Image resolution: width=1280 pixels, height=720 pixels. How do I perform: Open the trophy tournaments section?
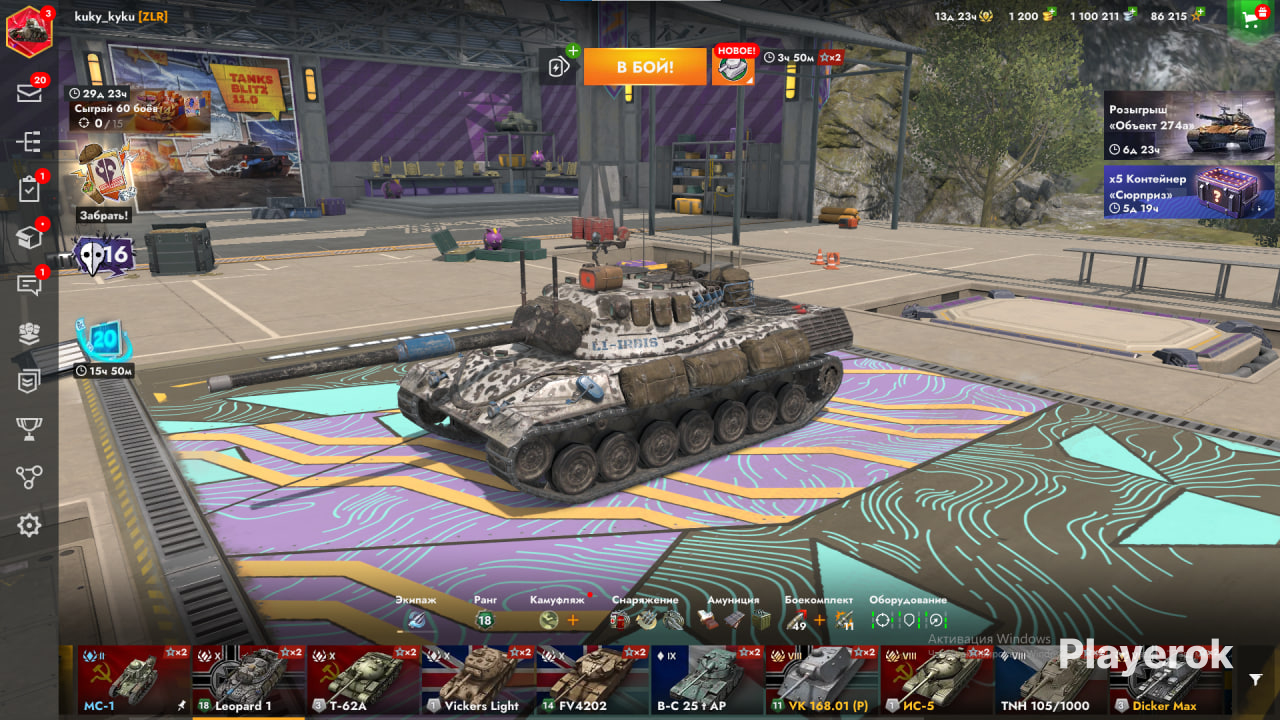pyautogui.click(x=29, y=429)
